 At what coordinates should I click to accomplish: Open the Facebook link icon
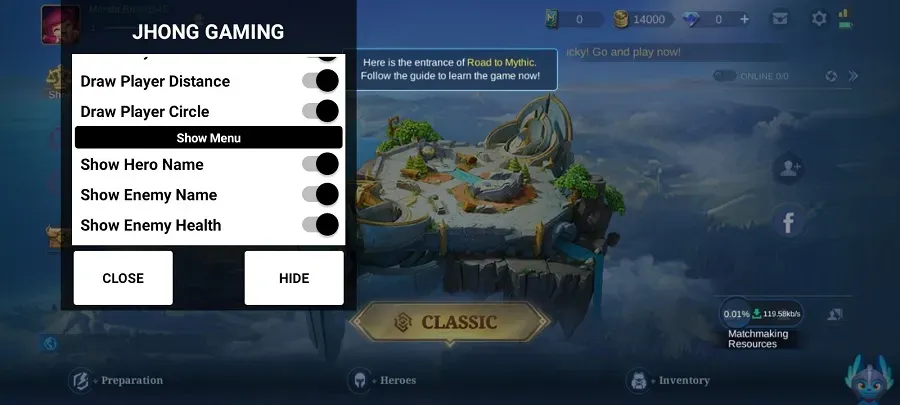point(789,222)
